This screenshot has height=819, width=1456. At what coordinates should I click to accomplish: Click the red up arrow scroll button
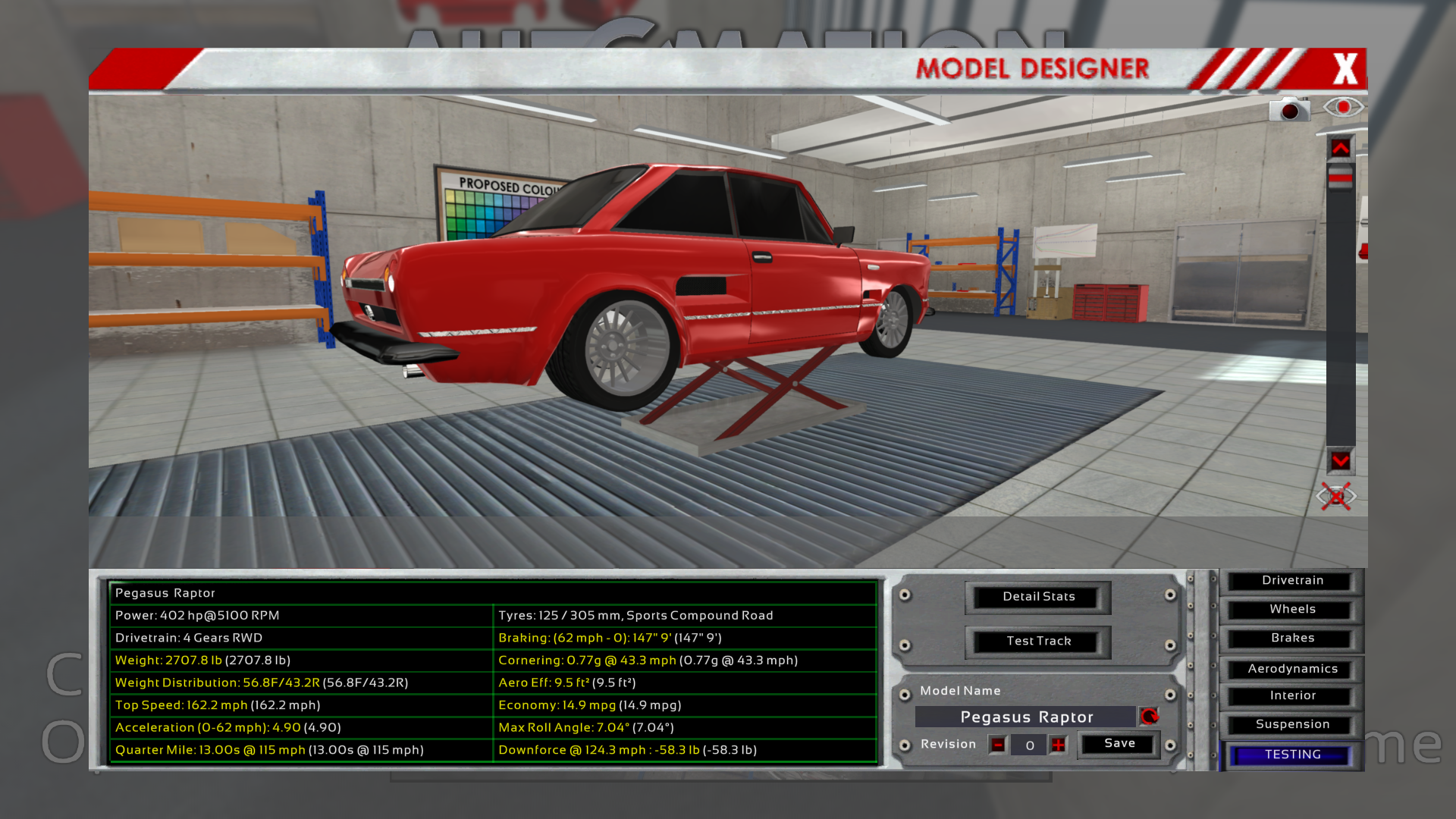(1340, 149)
